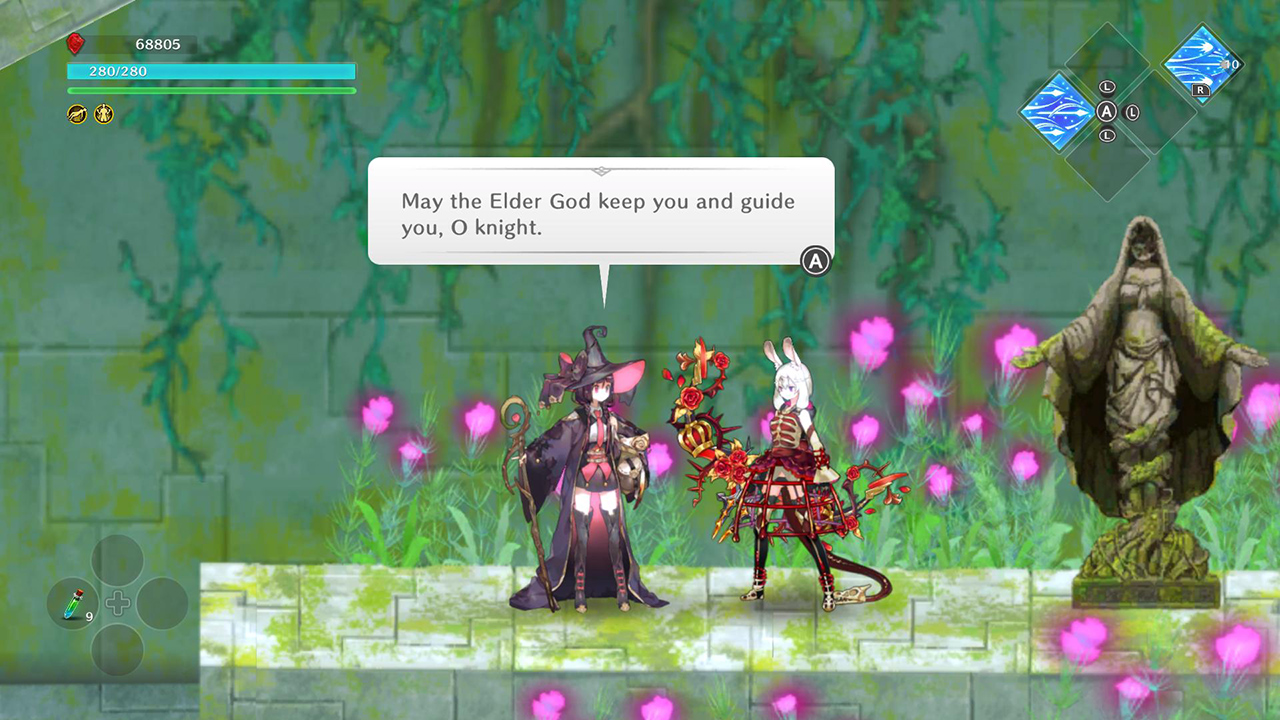Expand the L slot below the A button
The height and width of the screenshot is (720, 1280).
pyautogui.click(x=1108, y=135)
